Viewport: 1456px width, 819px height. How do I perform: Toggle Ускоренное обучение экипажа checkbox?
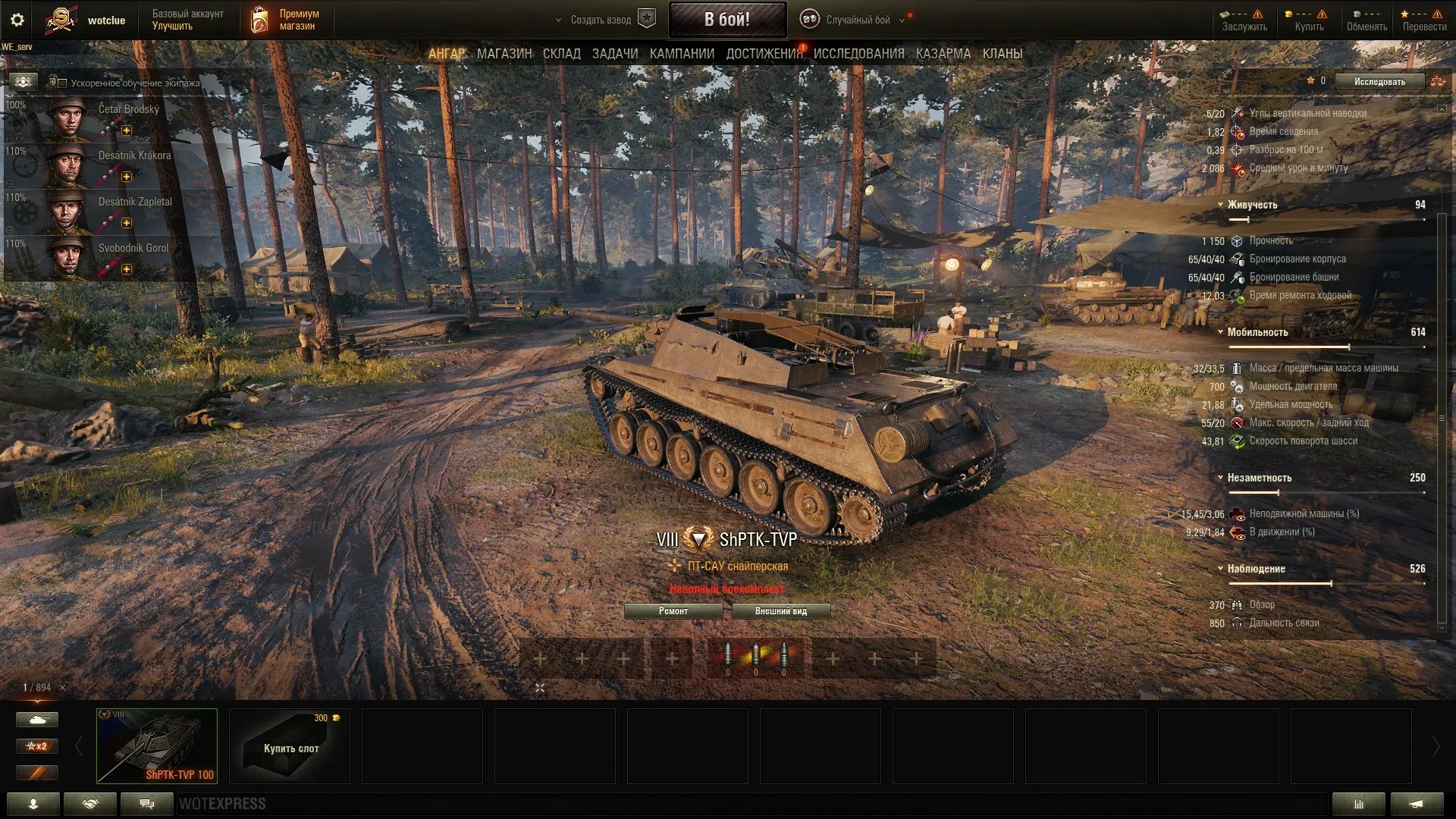click(x=63, y=83)
